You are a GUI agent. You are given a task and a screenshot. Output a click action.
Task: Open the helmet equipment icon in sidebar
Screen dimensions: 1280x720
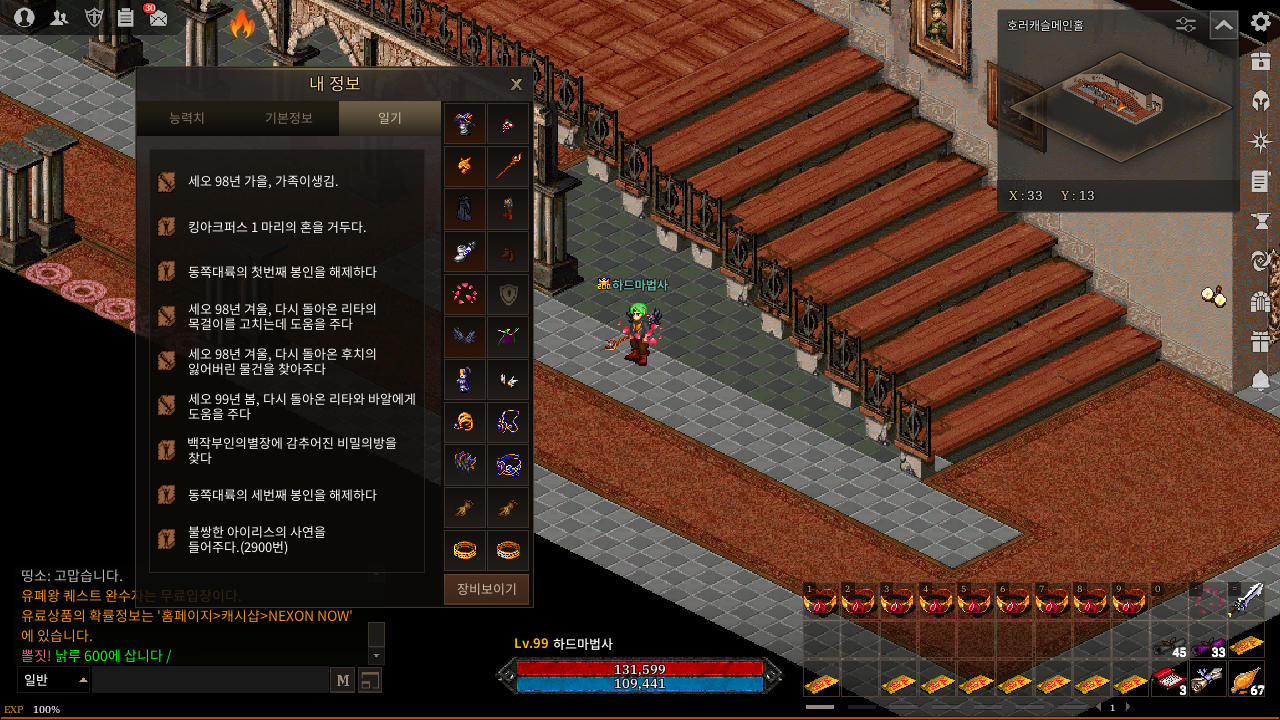[1261, 101]
